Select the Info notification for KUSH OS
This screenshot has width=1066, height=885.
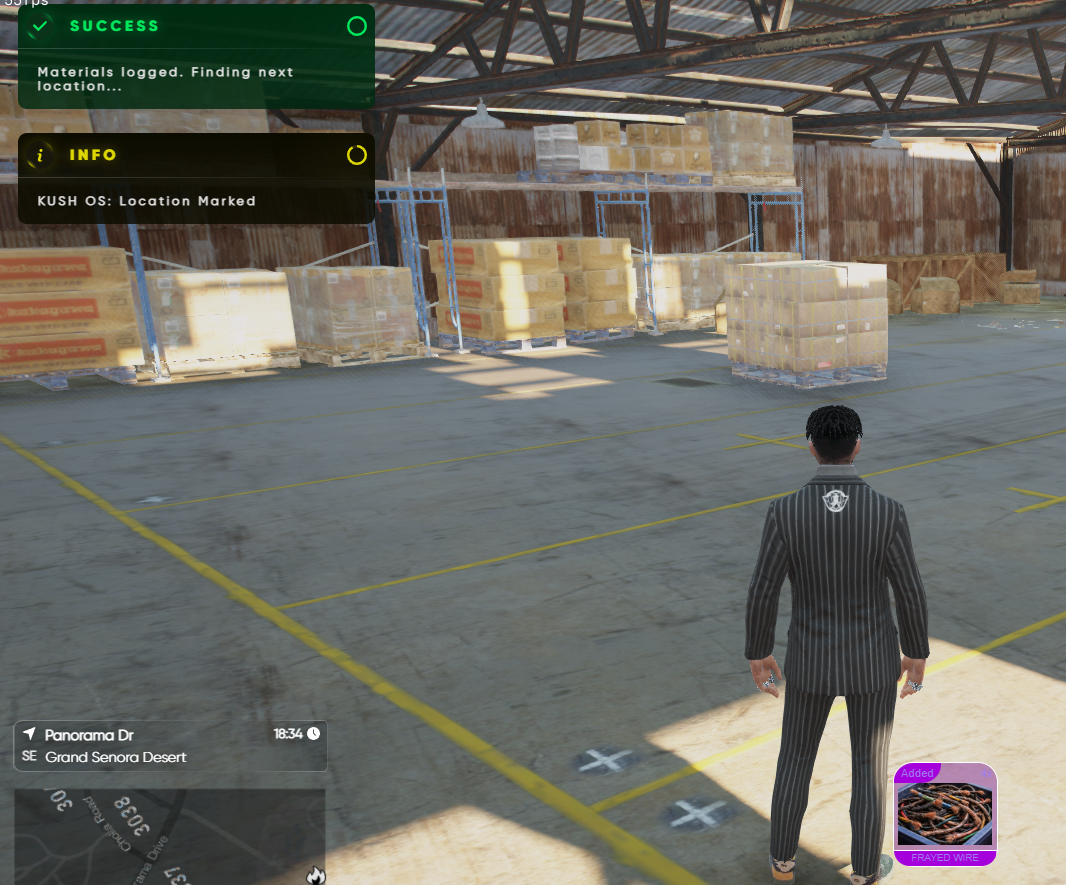point(196,178)
